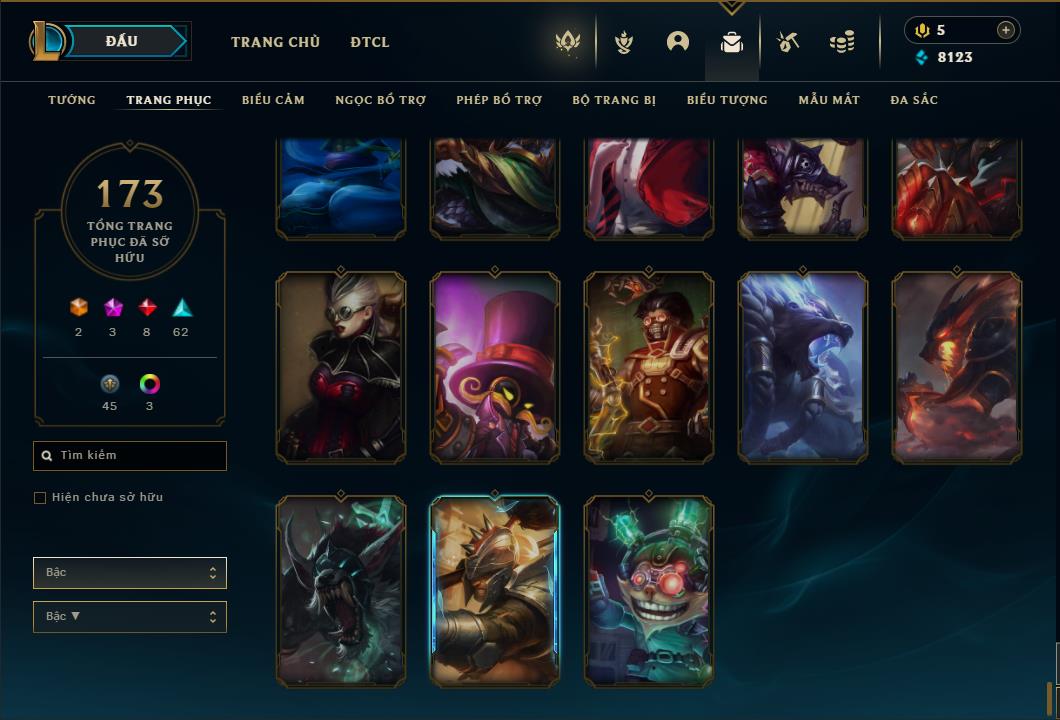Select the BIỂU CẢM tab
The image size is (1060, 720).
tap(273, 100)
